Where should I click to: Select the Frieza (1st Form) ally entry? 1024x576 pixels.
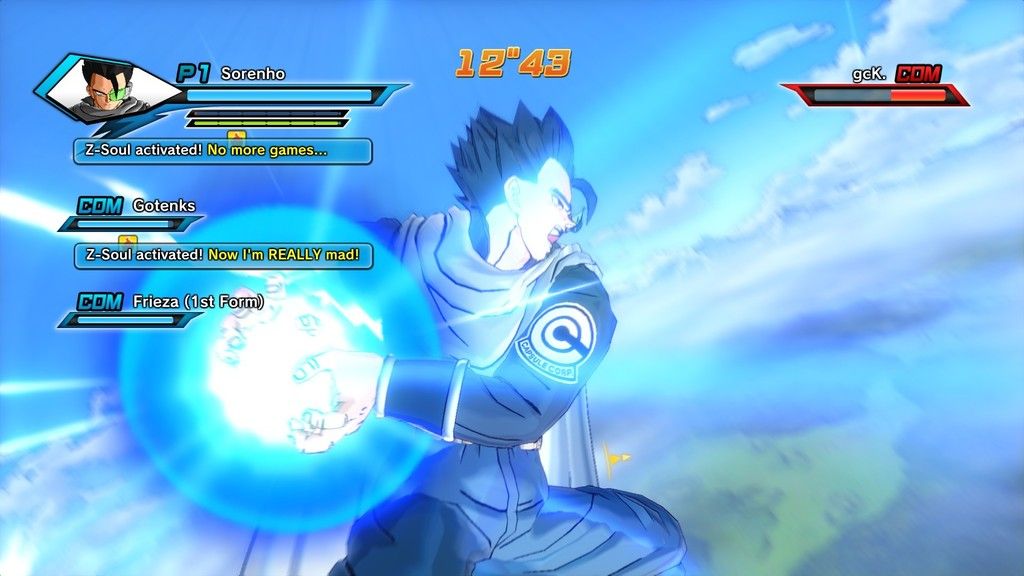(198, 301)
